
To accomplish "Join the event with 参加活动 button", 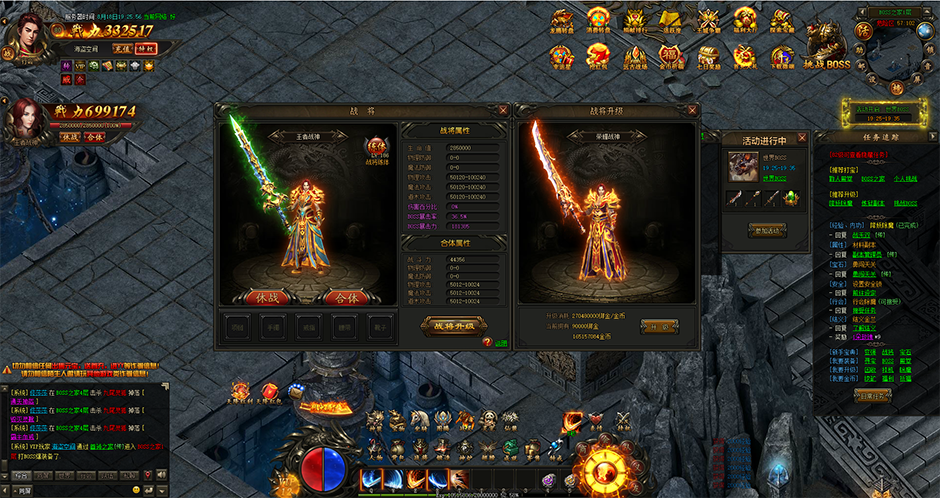I will click(x=766, y=230).
